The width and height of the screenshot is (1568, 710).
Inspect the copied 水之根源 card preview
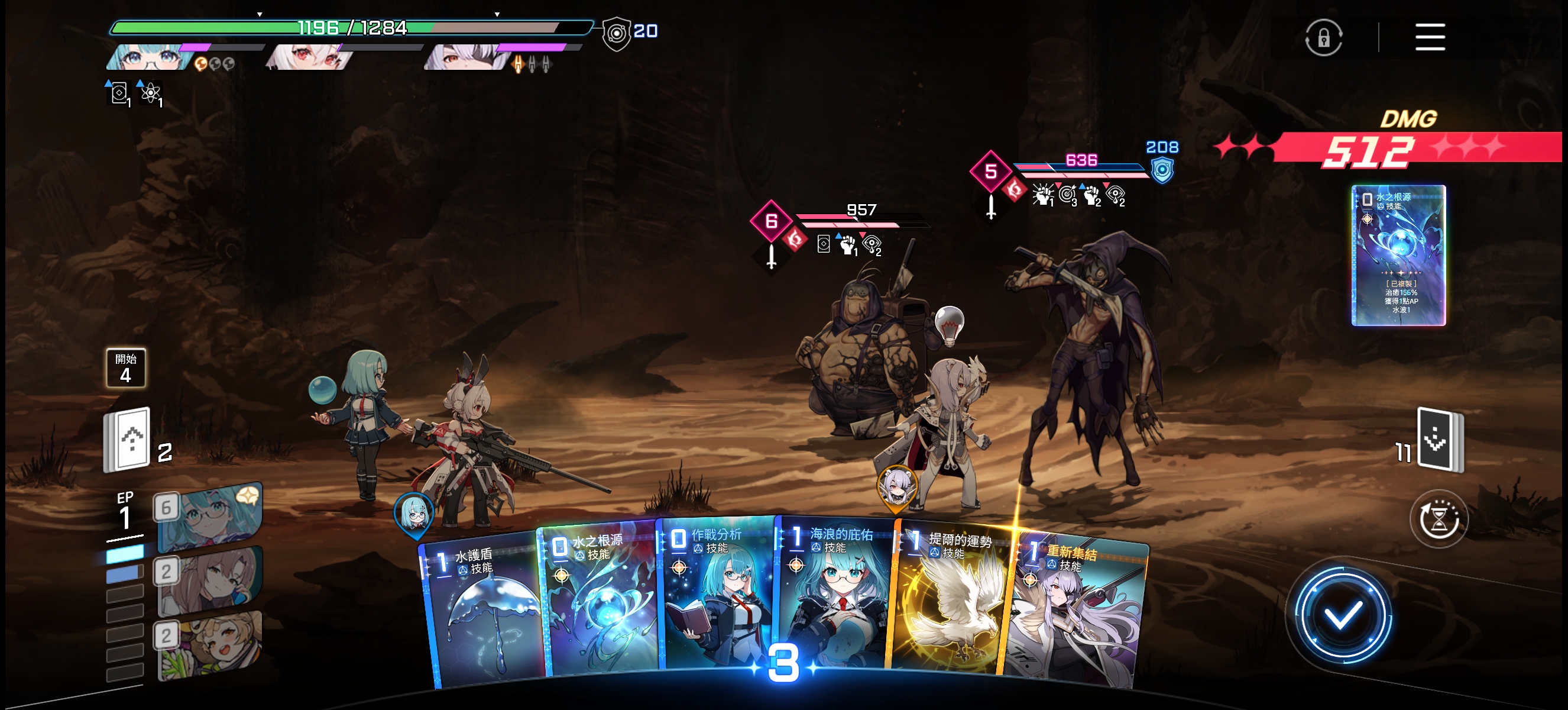[1398, 255]
